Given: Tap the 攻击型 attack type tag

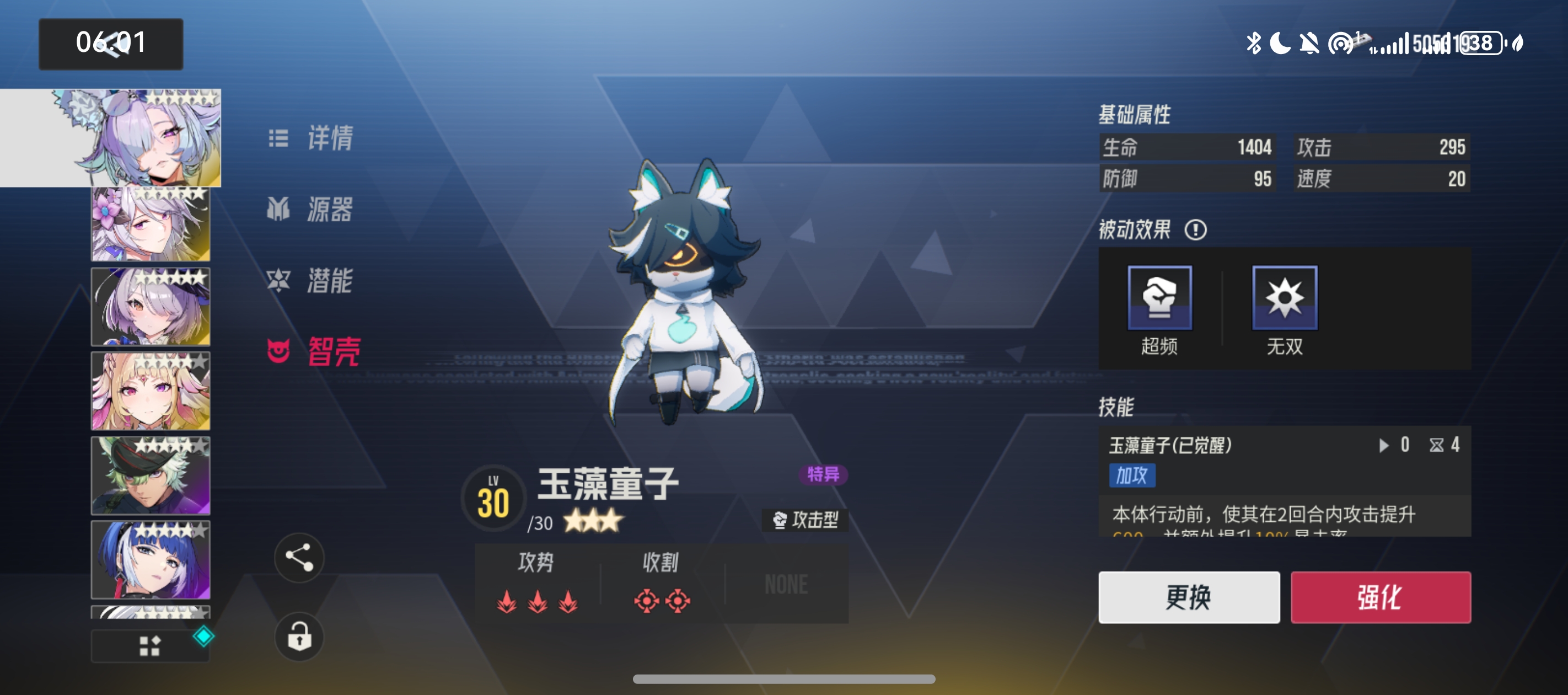Looking at the screenshot, I should point(806,520).
